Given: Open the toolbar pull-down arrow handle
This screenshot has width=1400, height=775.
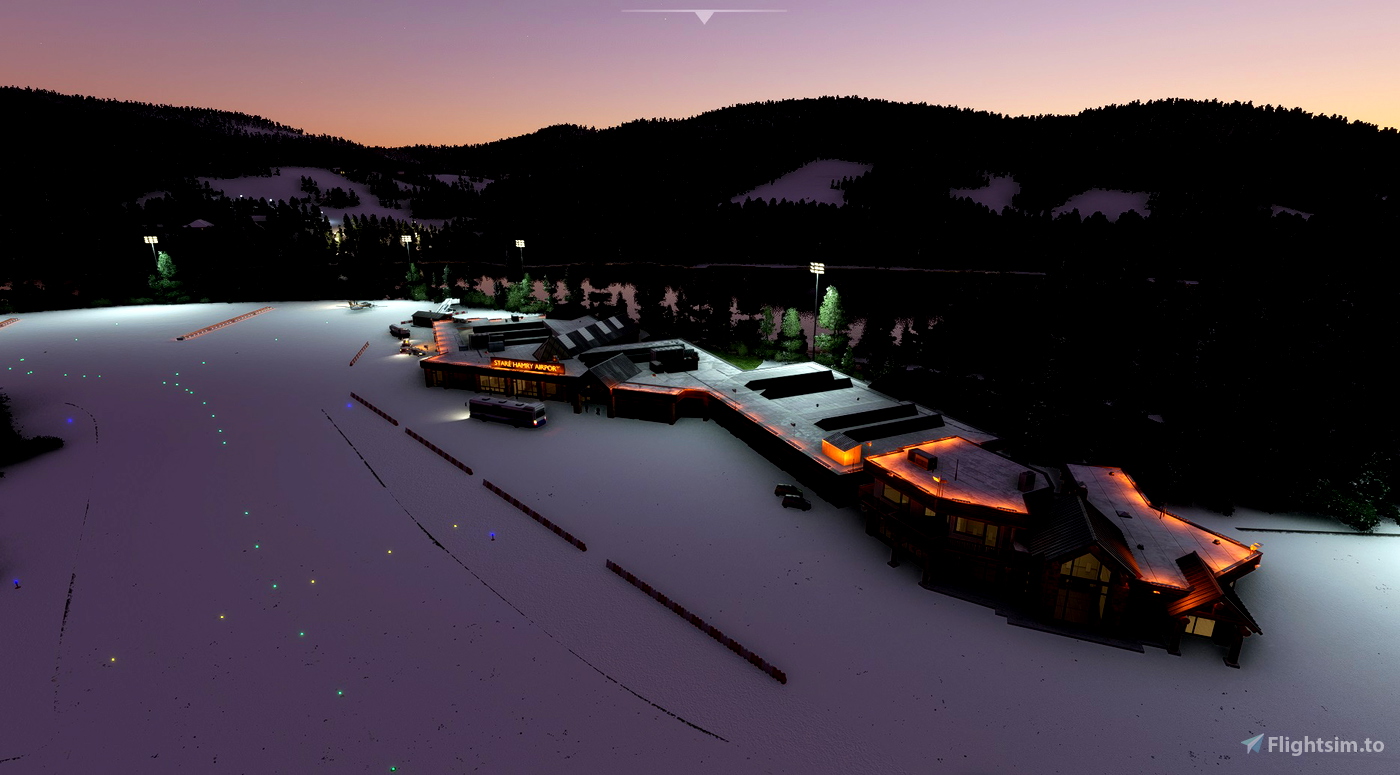Looking at the screenshot, I should point(704,16).
